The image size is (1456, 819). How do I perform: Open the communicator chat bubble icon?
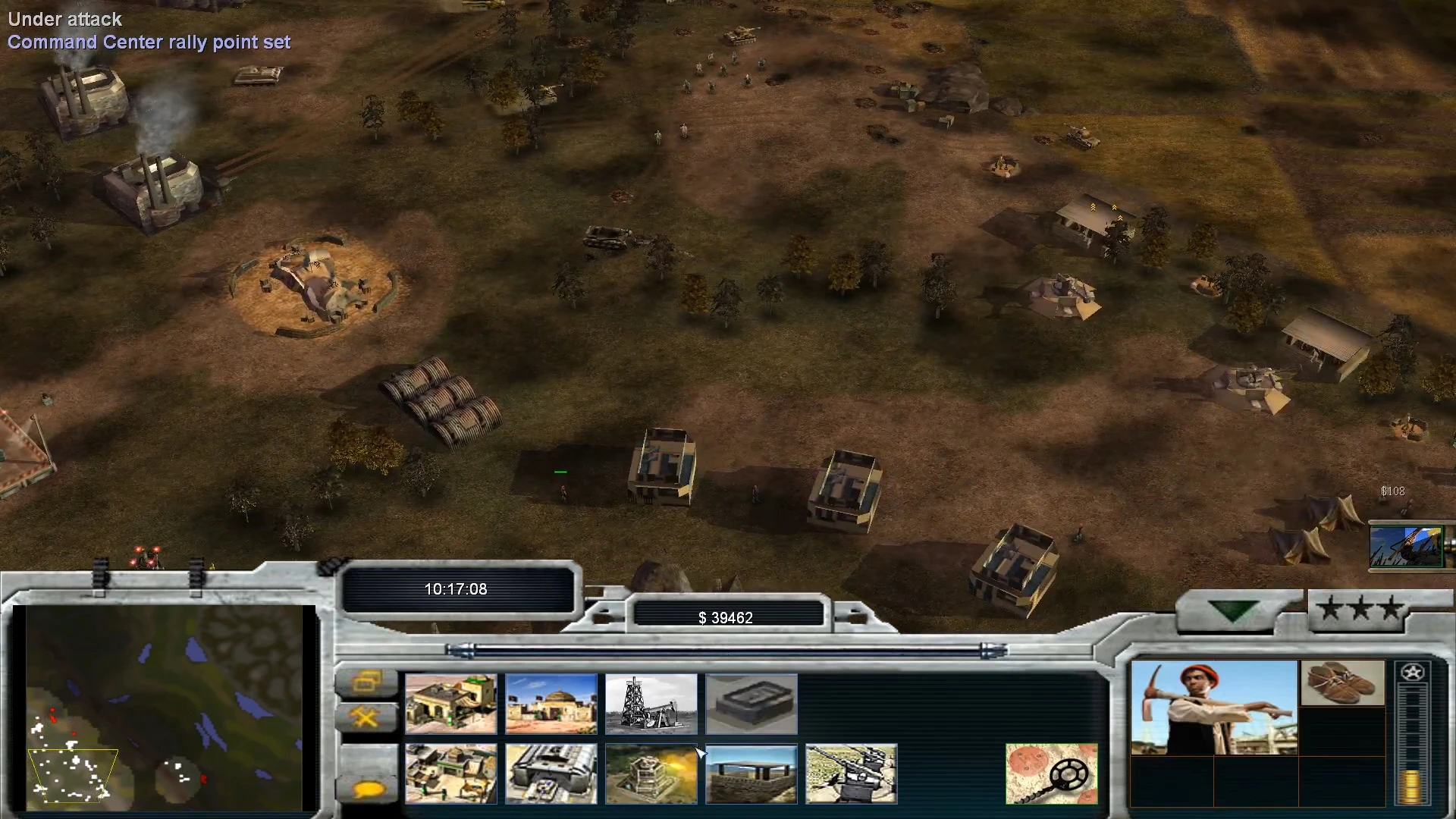coord(369,787)
